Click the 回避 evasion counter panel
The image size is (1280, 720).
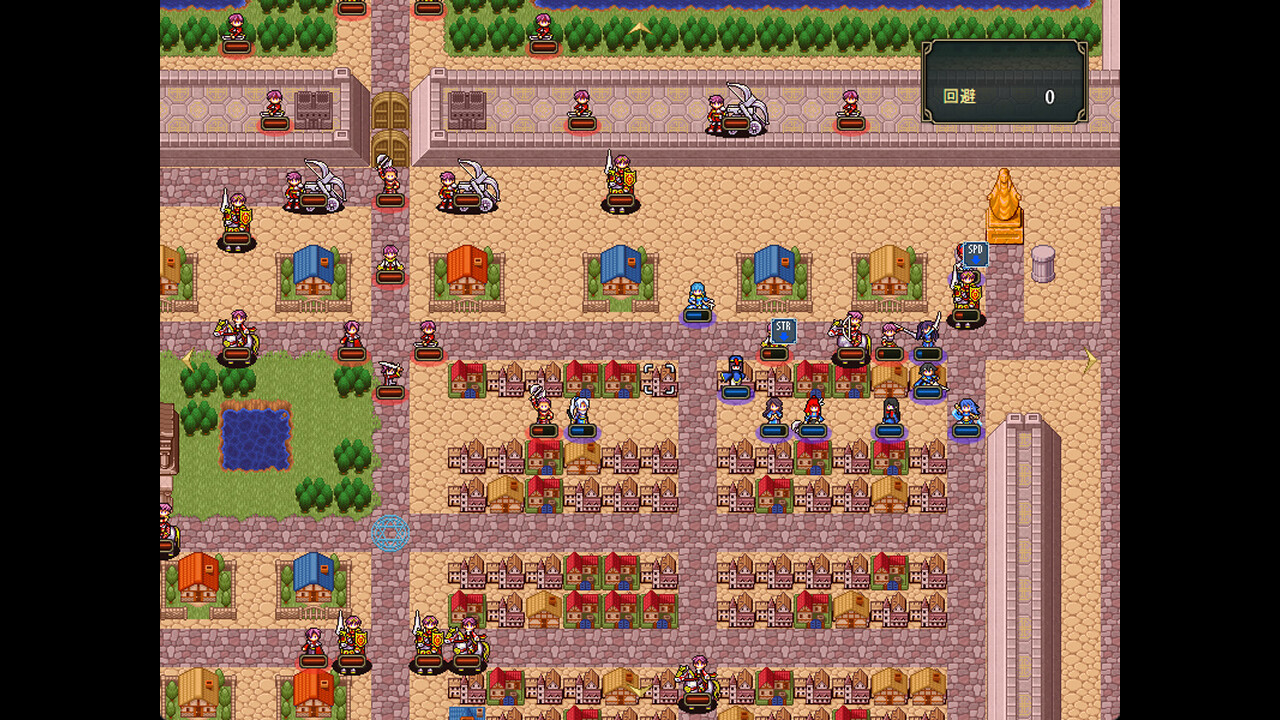pos(1005,85)
